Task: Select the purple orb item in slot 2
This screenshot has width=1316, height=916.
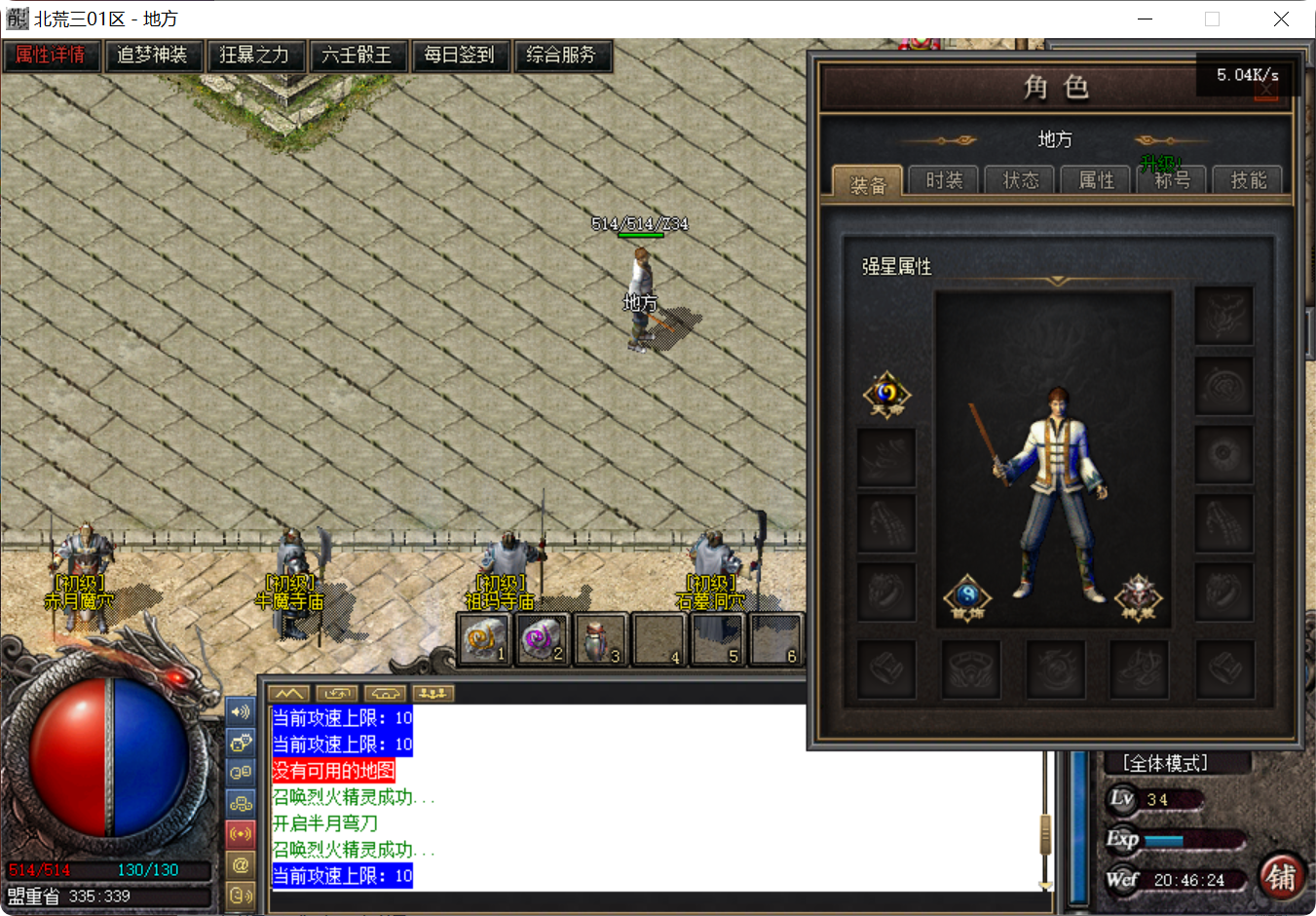Action: (542, 638)
